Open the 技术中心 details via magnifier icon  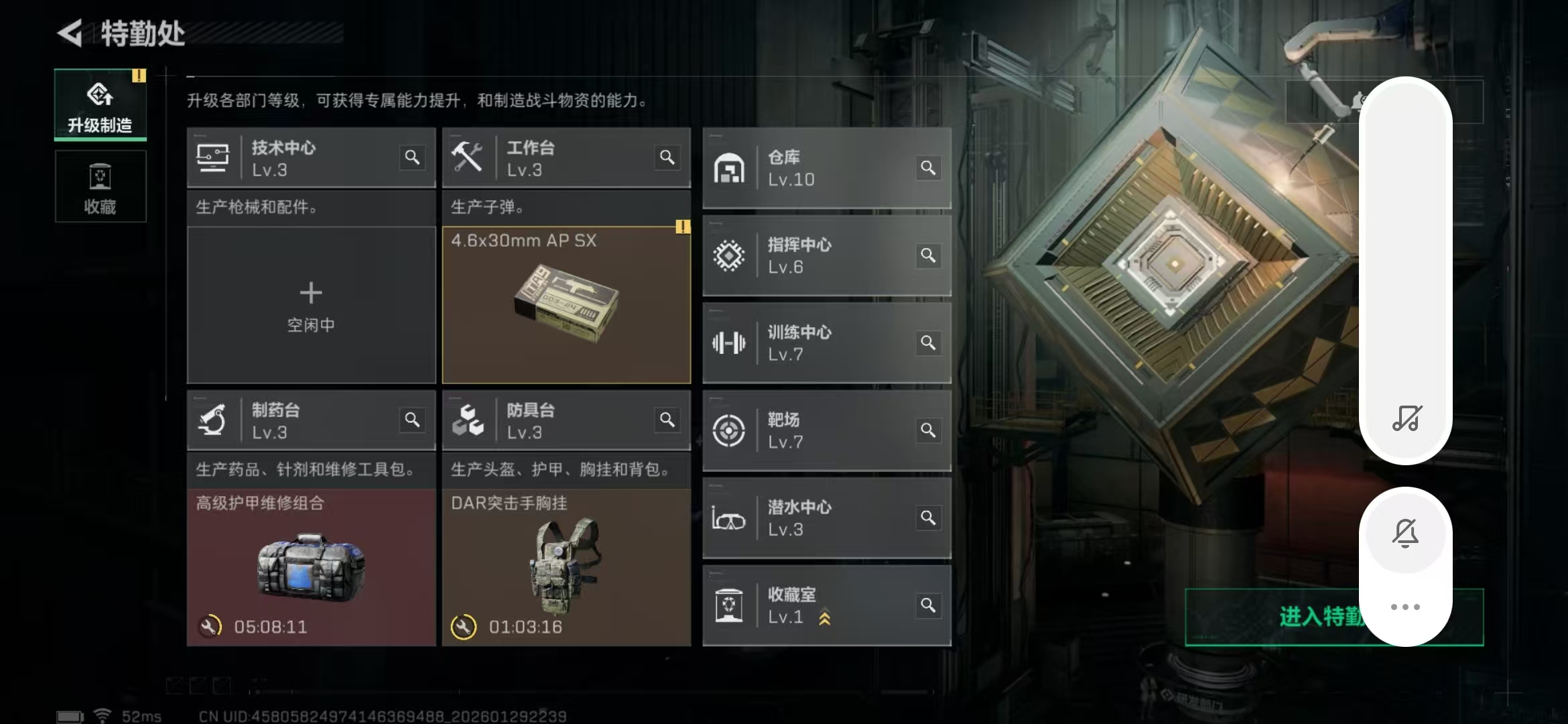pos(413,158)
